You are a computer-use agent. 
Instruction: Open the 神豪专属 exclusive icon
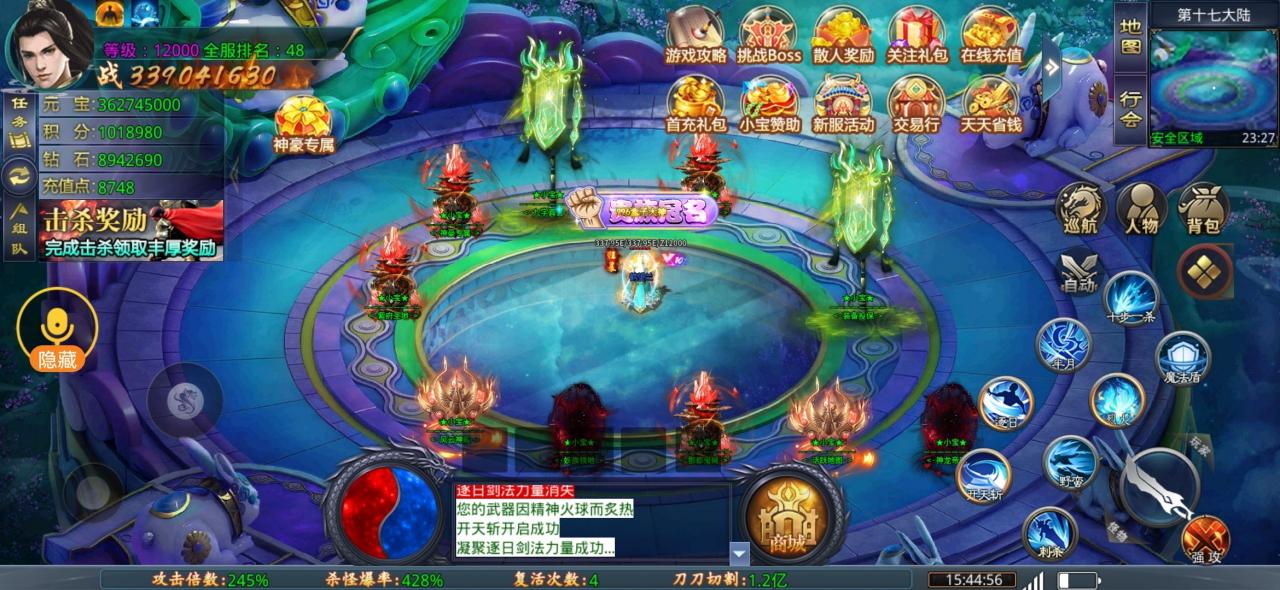(303, 124)
